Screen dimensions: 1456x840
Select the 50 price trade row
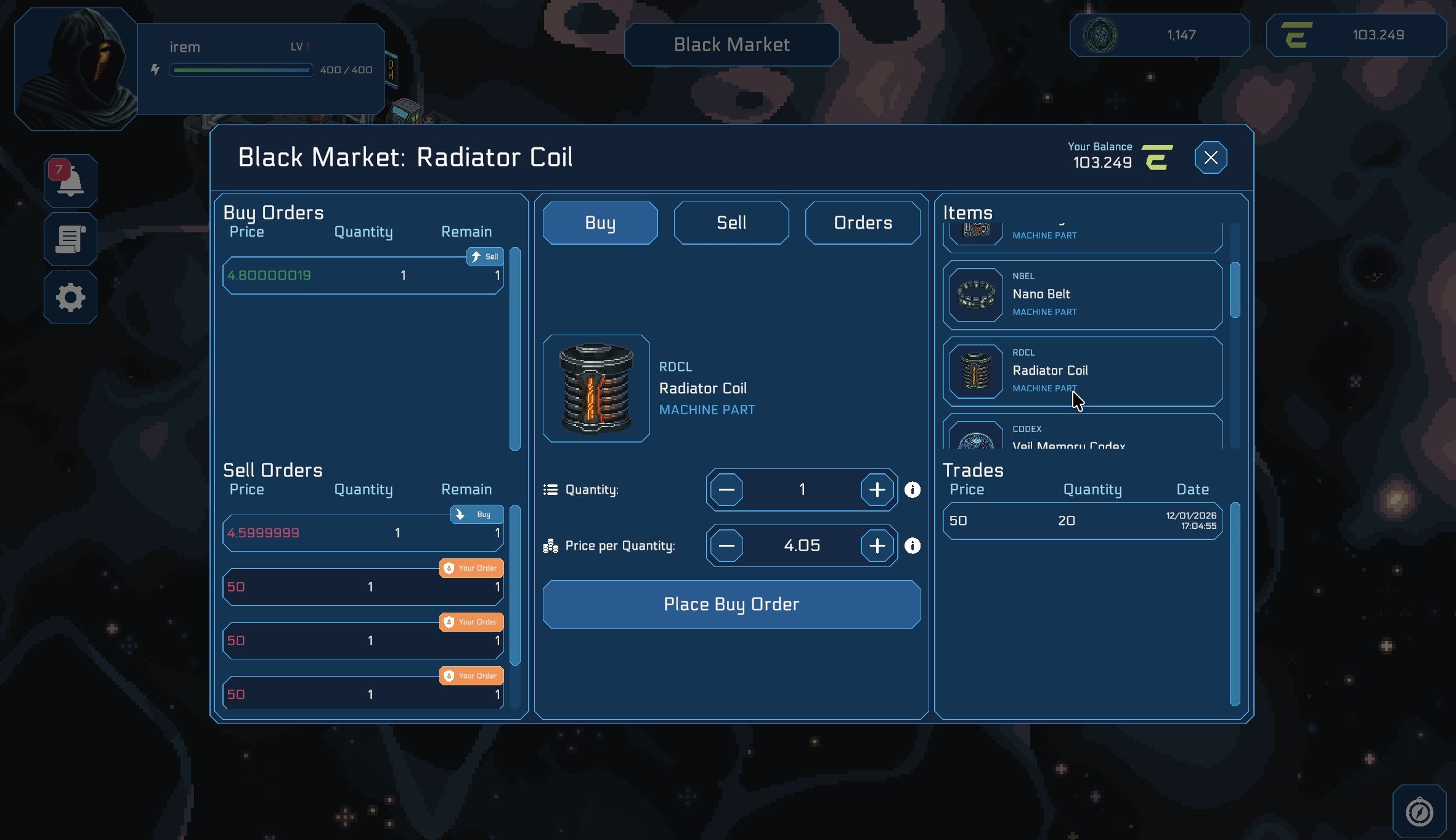1082,521
